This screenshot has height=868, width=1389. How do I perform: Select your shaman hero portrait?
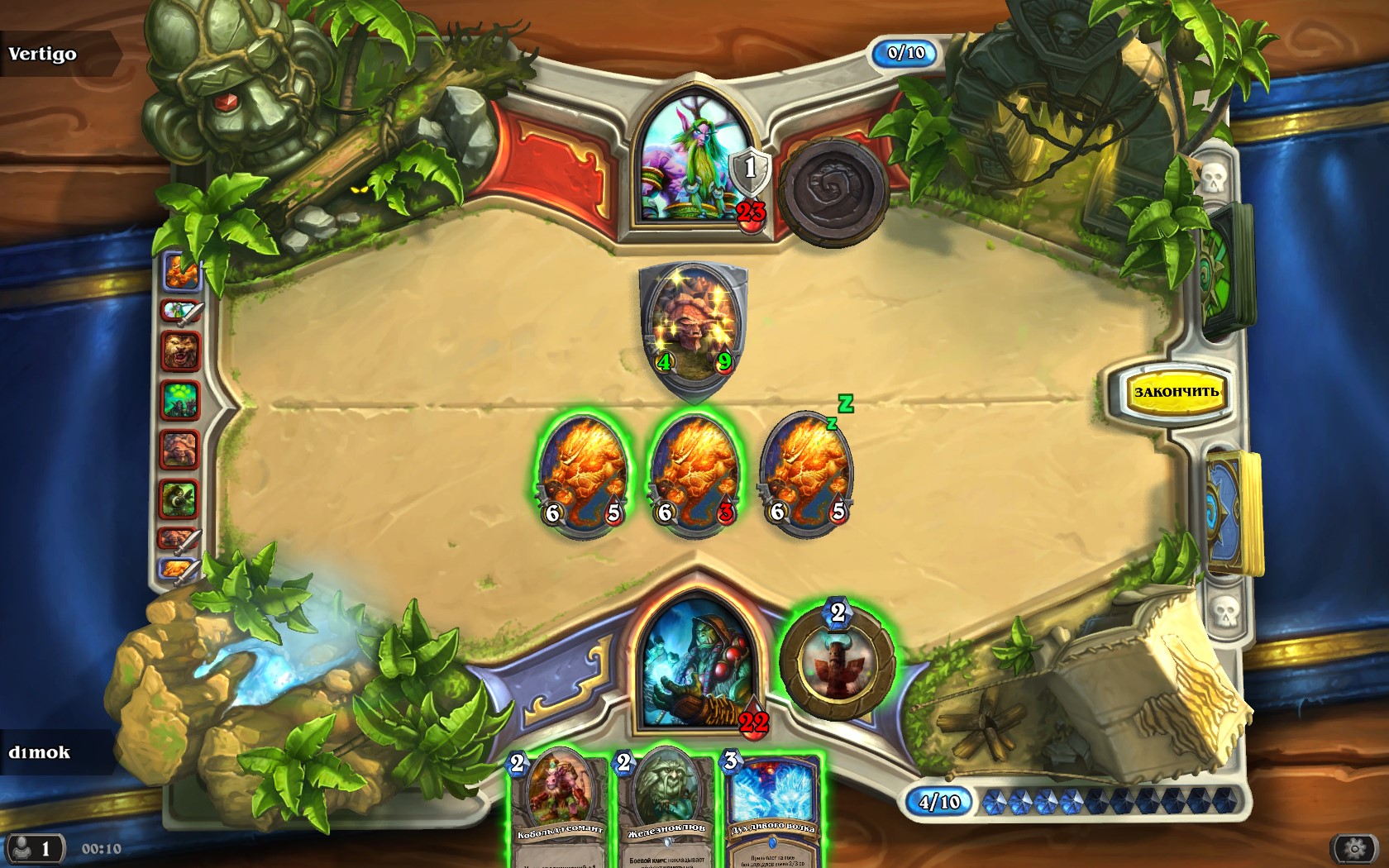click(696, 661)
